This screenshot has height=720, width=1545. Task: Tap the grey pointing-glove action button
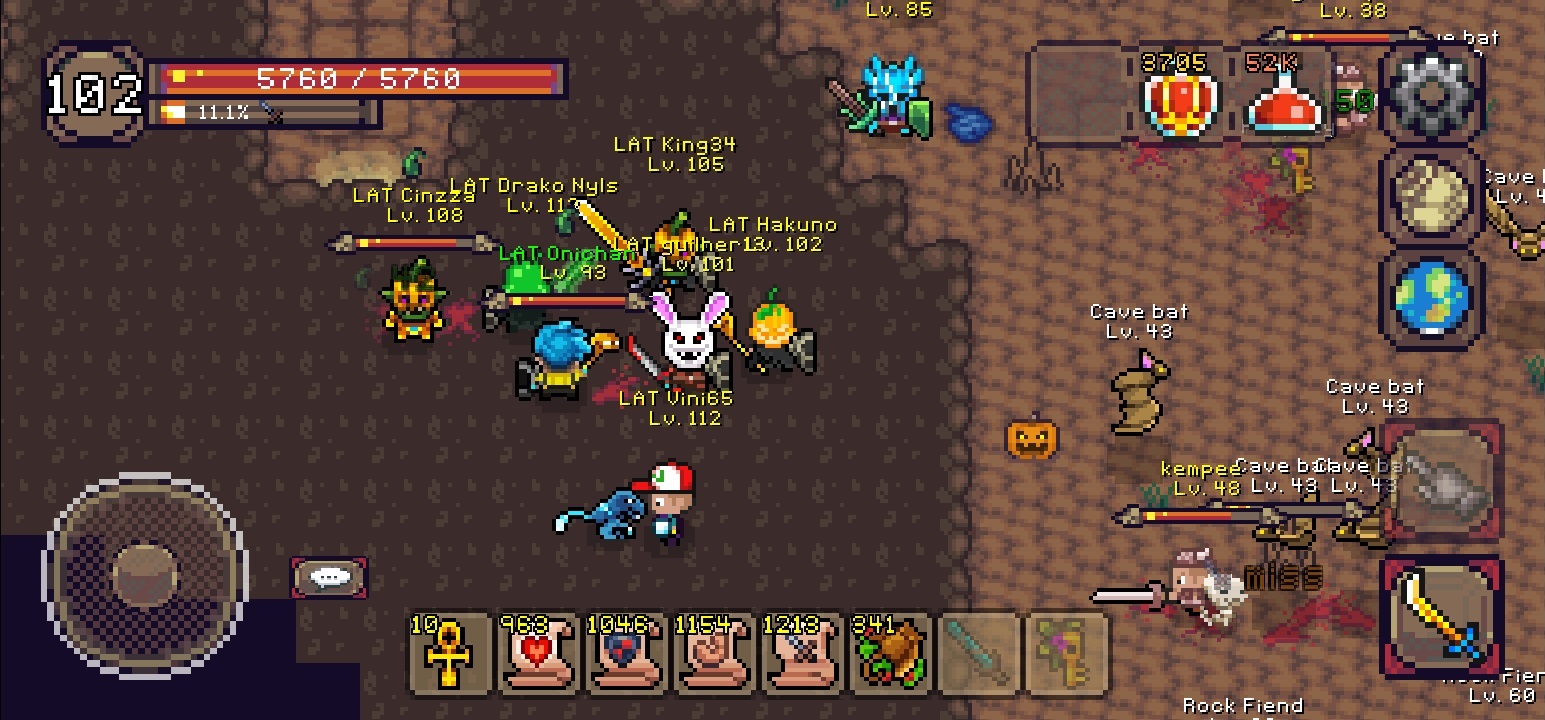[1440, 485]
